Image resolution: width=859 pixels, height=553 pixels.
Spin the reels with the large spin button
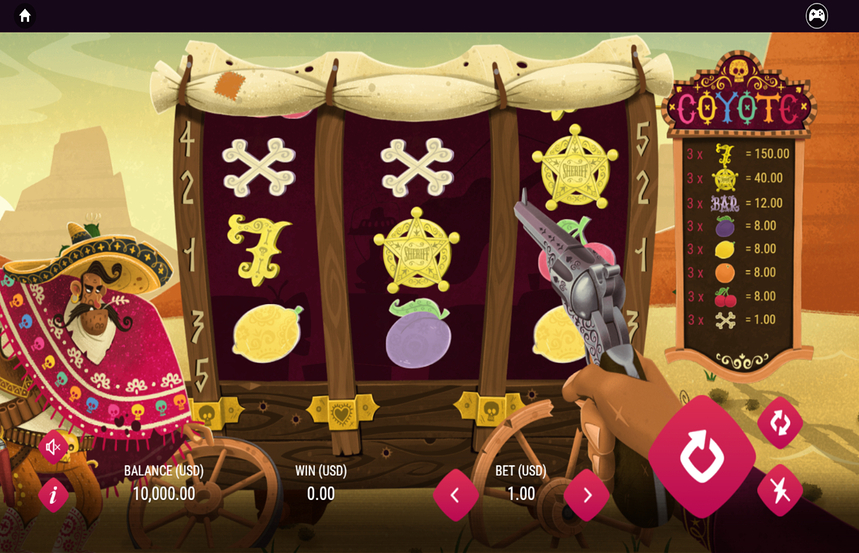pos(701,456)
